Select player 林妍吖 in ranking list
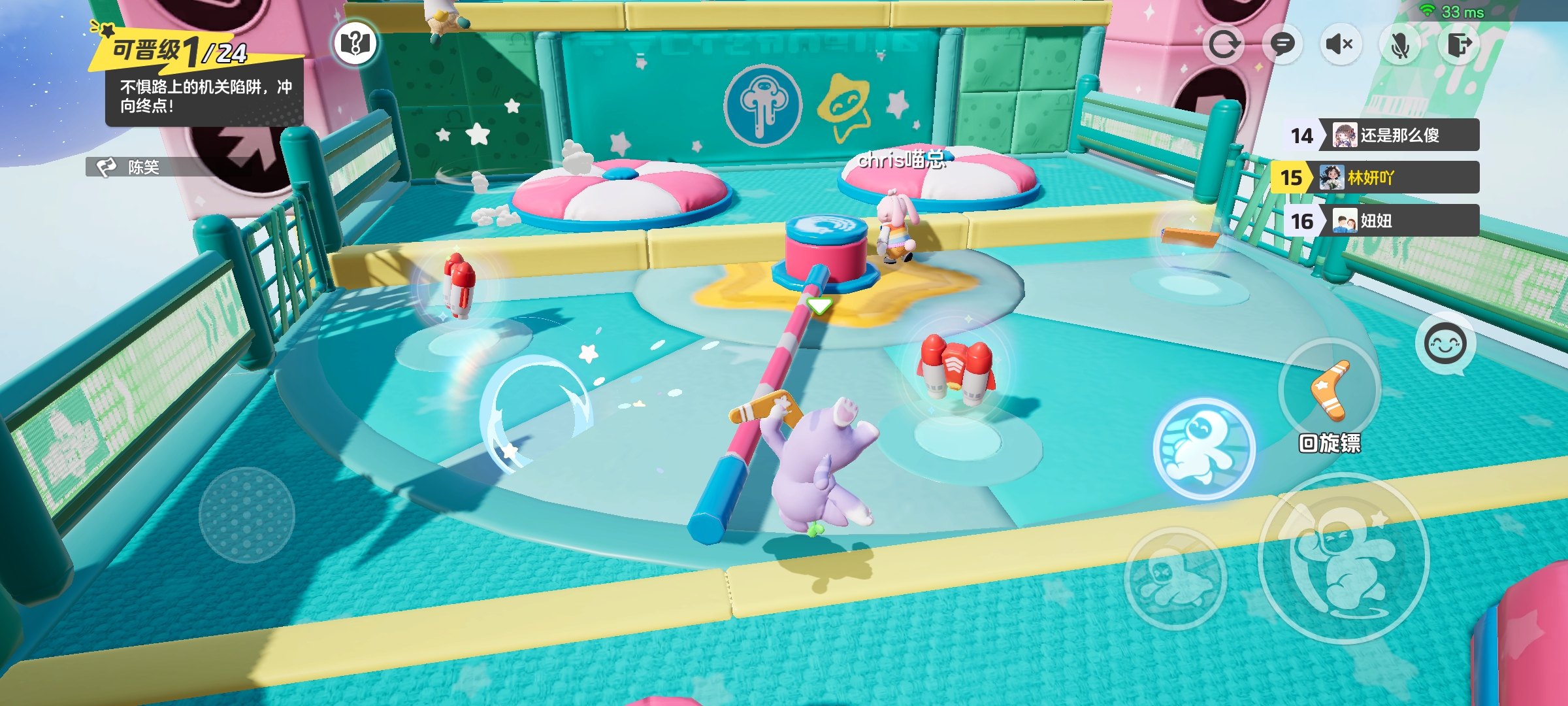Screen dimensions: 1568x706 pos(1398,178)
